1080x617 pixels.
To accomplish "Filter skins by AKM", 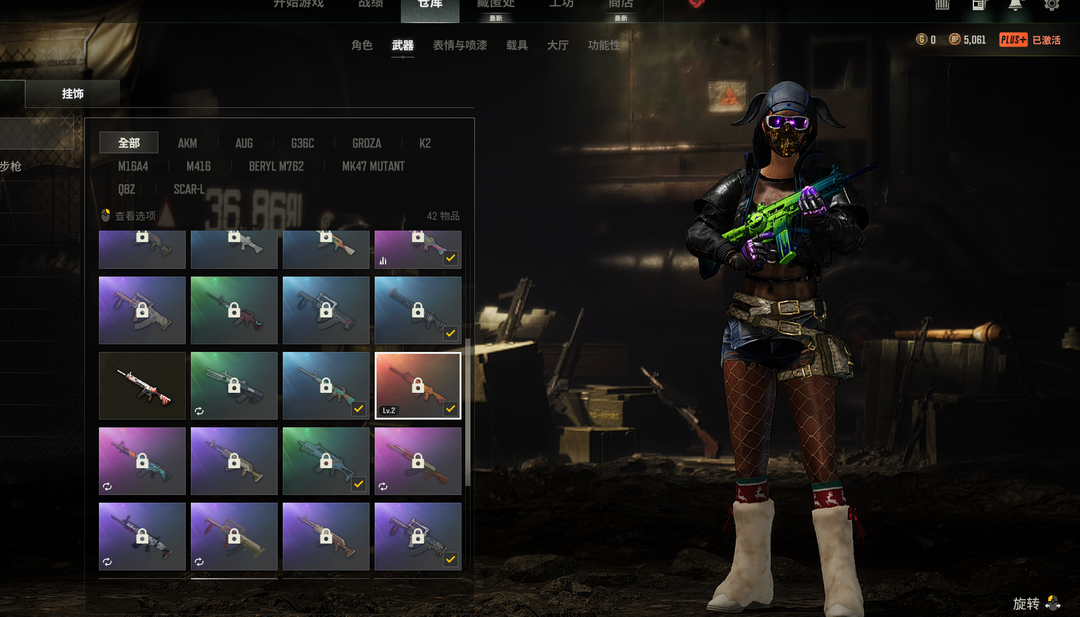I will click(x=187, y=143).
